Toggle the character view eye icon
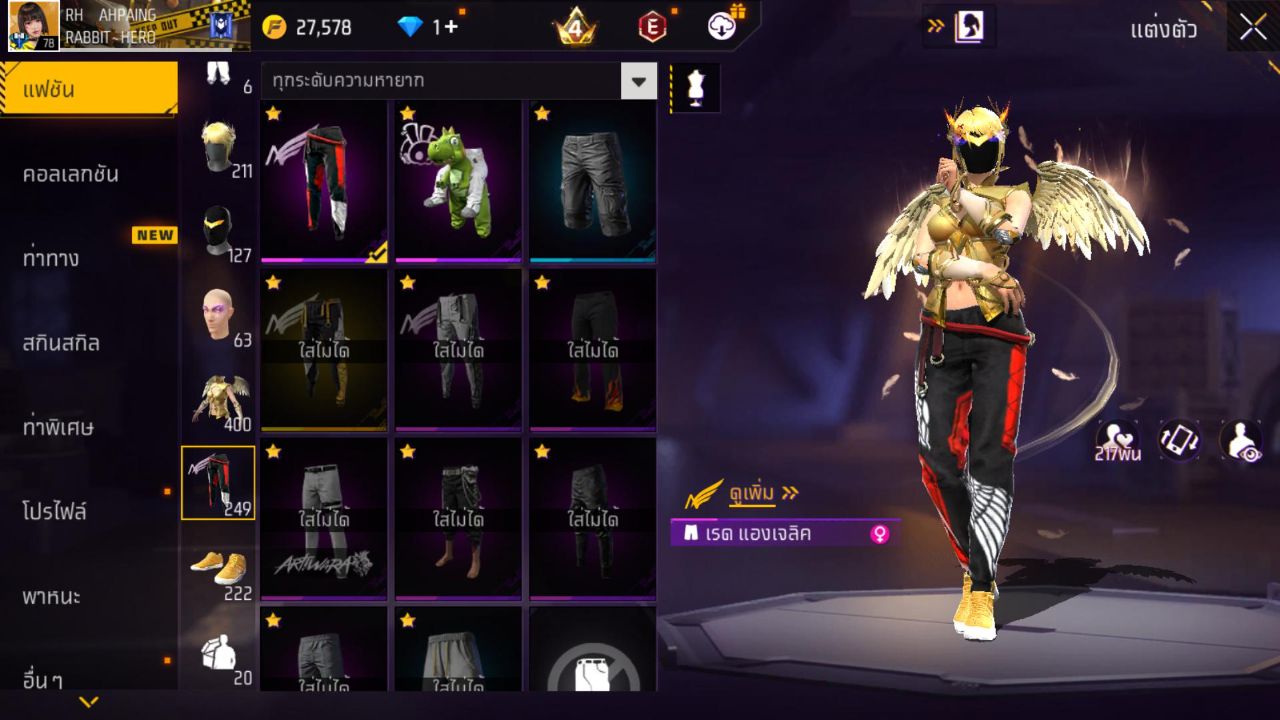Image resolution: width=1280 pixels, height=720 pixels. tap(1240, 440)
